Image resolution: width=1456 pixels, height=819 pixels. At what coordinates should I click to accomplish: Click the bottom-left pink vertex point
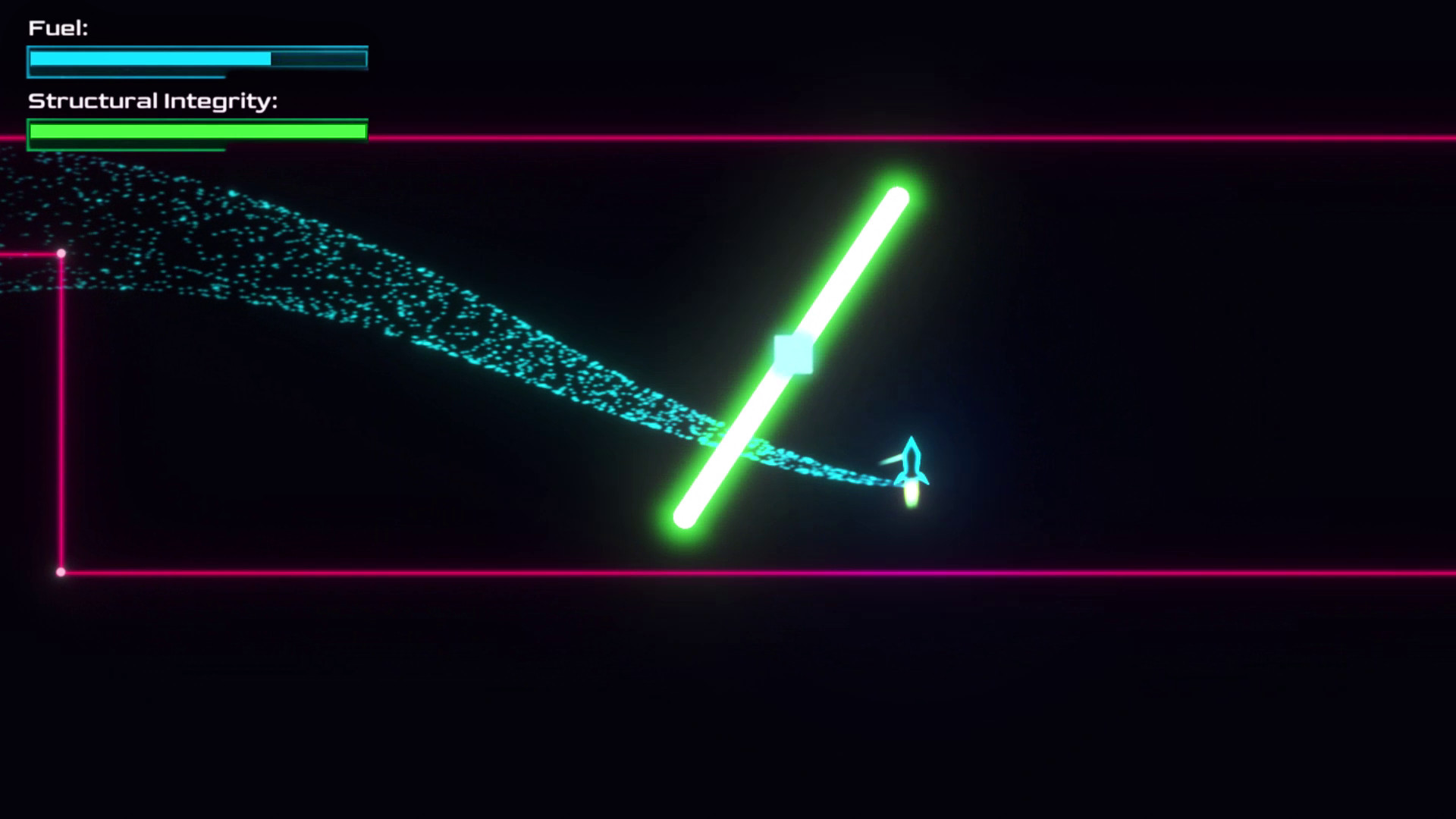(x=59, y=570)
